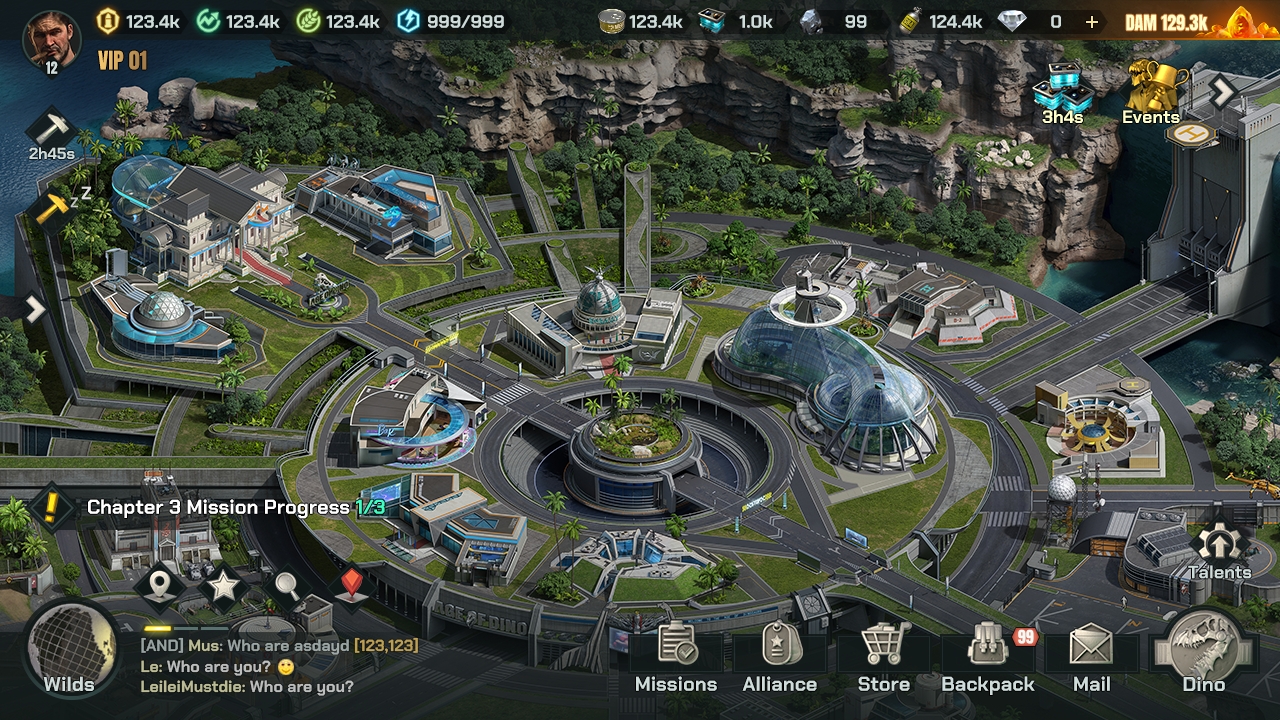Check the Mail inbox
This screenshot has height=720, width=1280.
(x=1091, y=657)
